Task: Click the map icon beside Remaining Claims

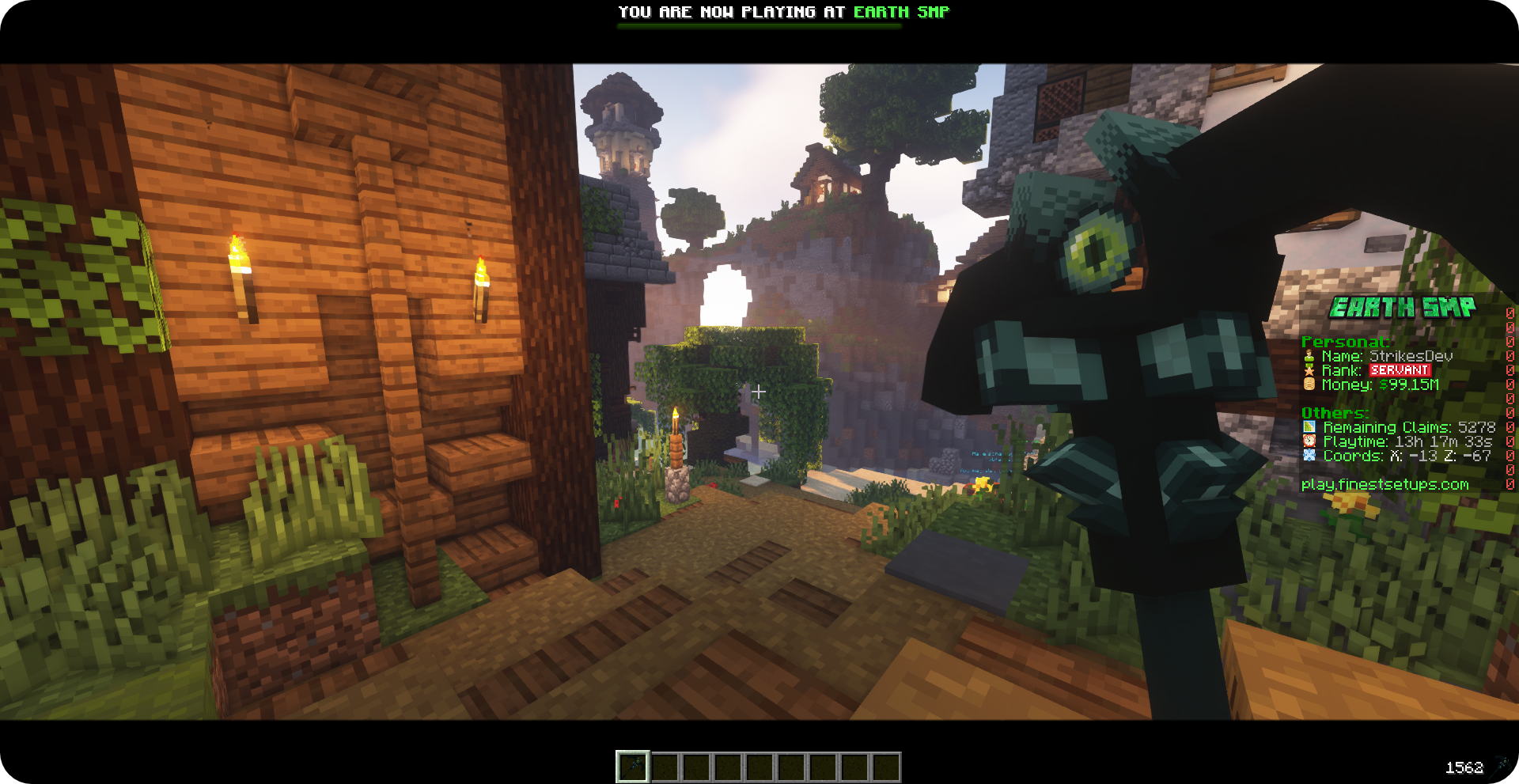Action: (x=1310, y=427)
